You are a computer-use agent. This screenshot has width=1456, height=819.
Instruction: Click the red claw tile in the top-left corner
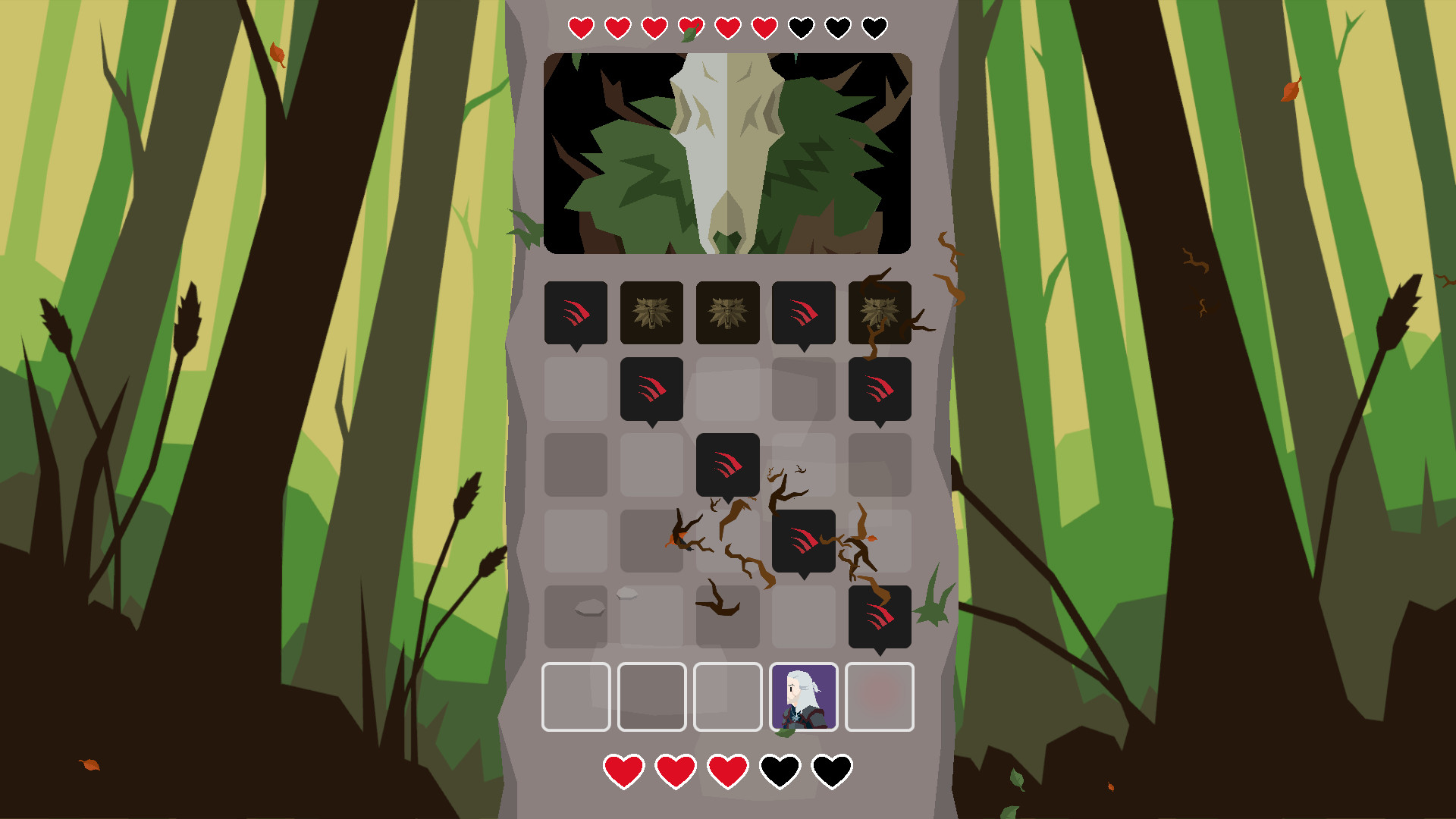pos(575,313)
